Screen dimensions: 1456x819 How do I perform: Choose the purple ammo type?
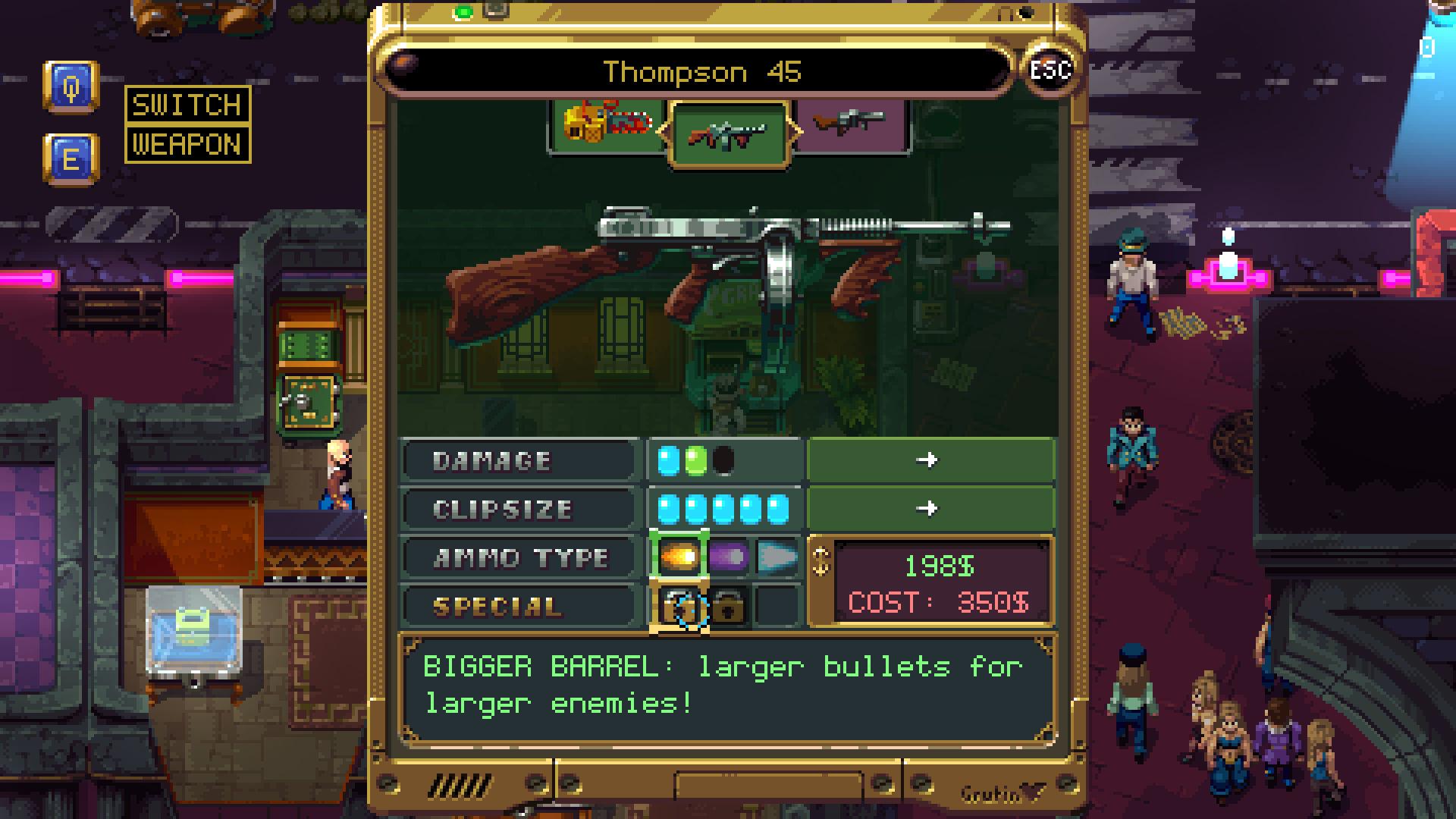pos(728,557)
